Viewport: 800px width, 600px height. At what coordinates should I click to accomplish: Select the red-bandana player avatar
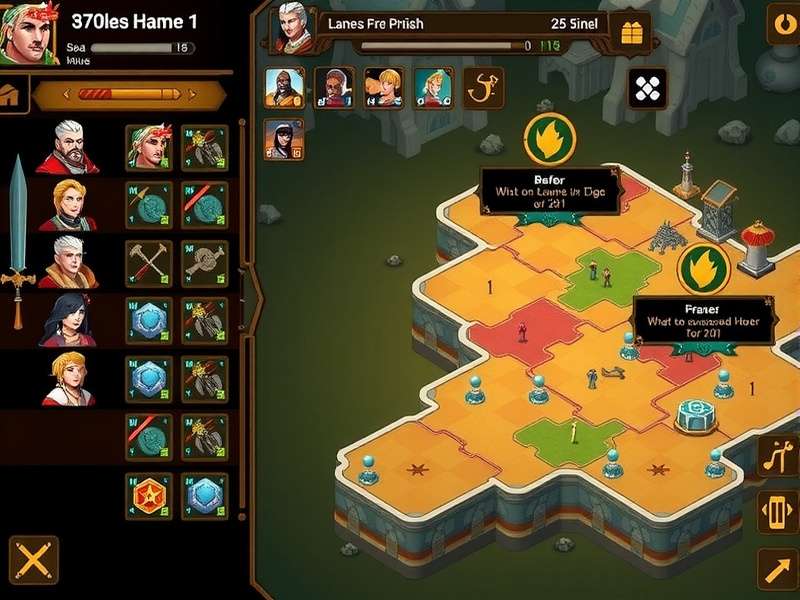click(x=27, y=33)
